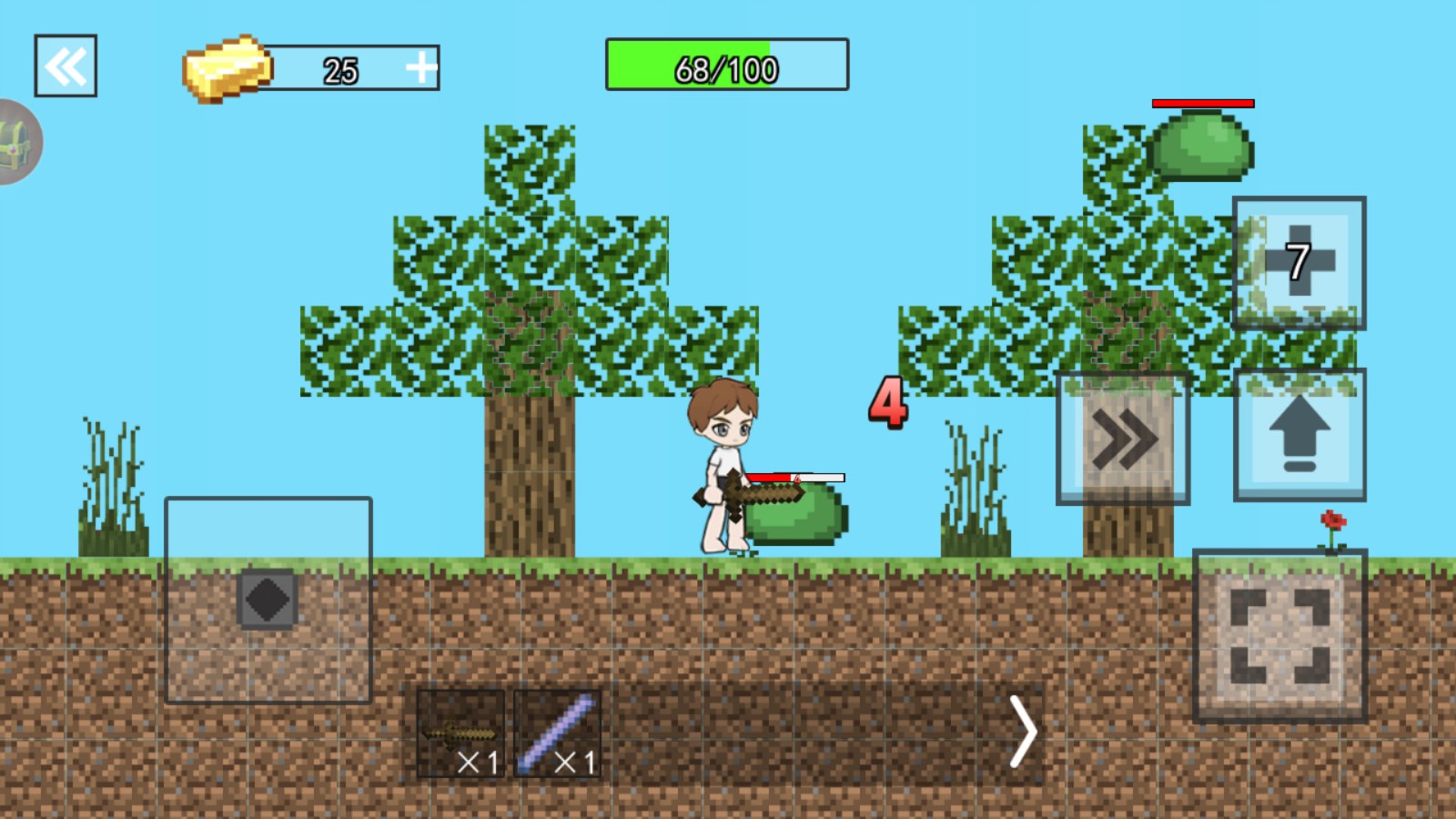Activate the double-chevron dash button
Viewport: 1456px width, 819px height.
1123,439
